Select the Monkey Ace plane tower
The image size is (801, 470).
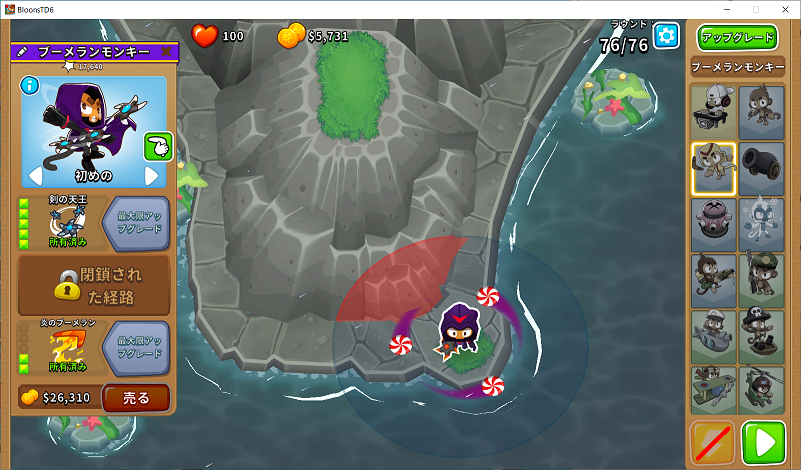coord(713,391)
